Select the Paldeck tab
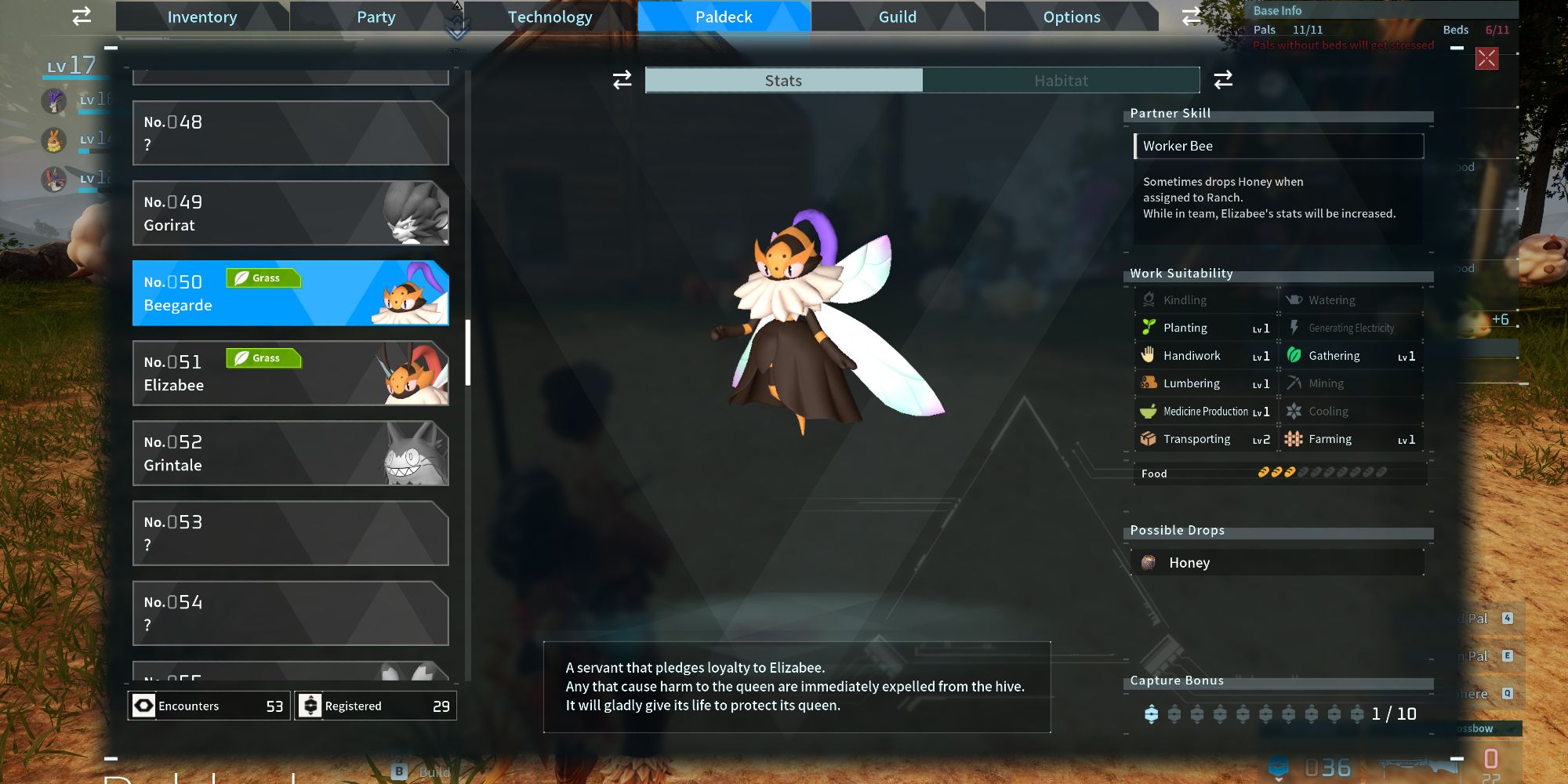1568x784 pixels. [724, 17]
